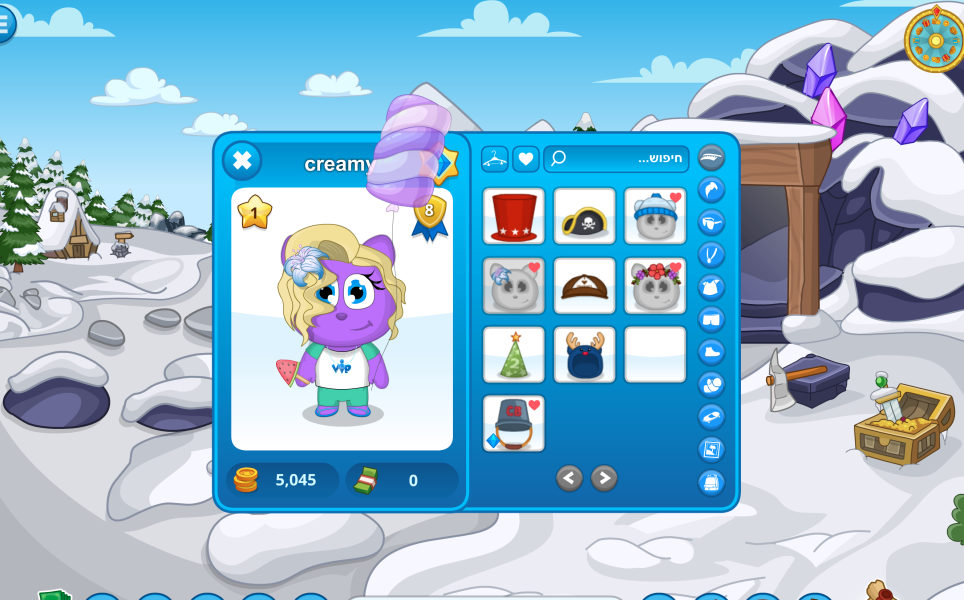This screenshot has width=964, height=600.
Task: Choose the blue striped winter beanie
Action: tap(655, 216)
